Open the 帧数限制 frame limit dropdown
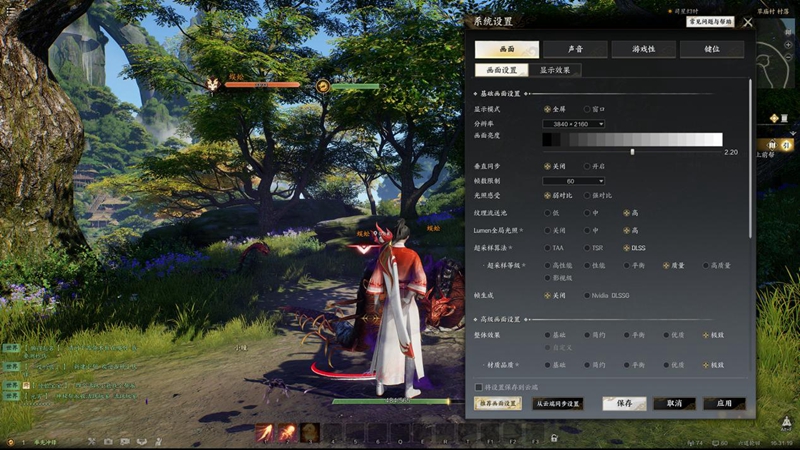 (573, 181)
